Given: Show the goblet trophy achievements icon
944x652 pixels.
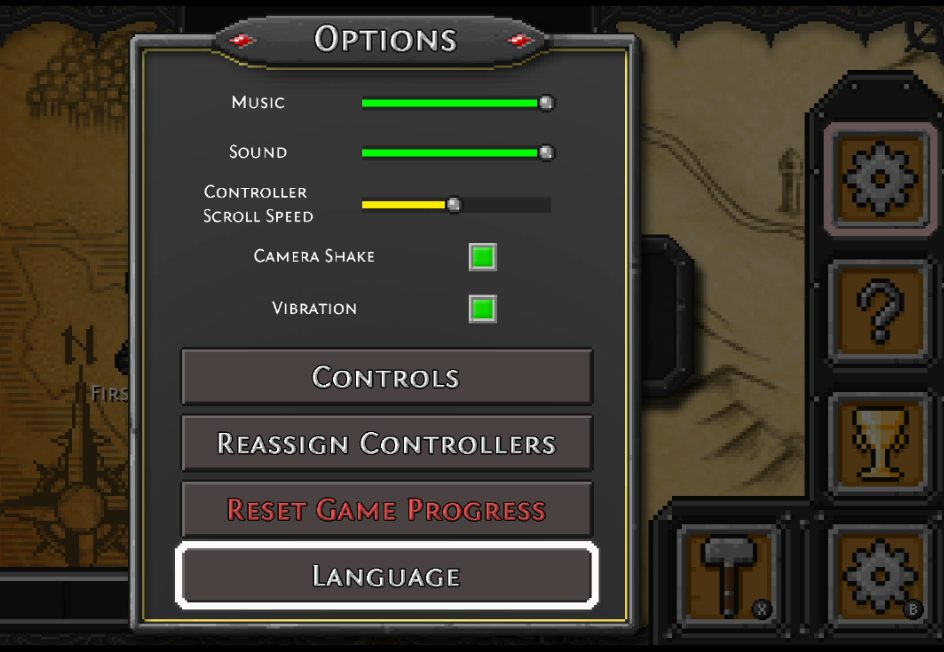Looking at the screenshot, I should click(880, 442).
